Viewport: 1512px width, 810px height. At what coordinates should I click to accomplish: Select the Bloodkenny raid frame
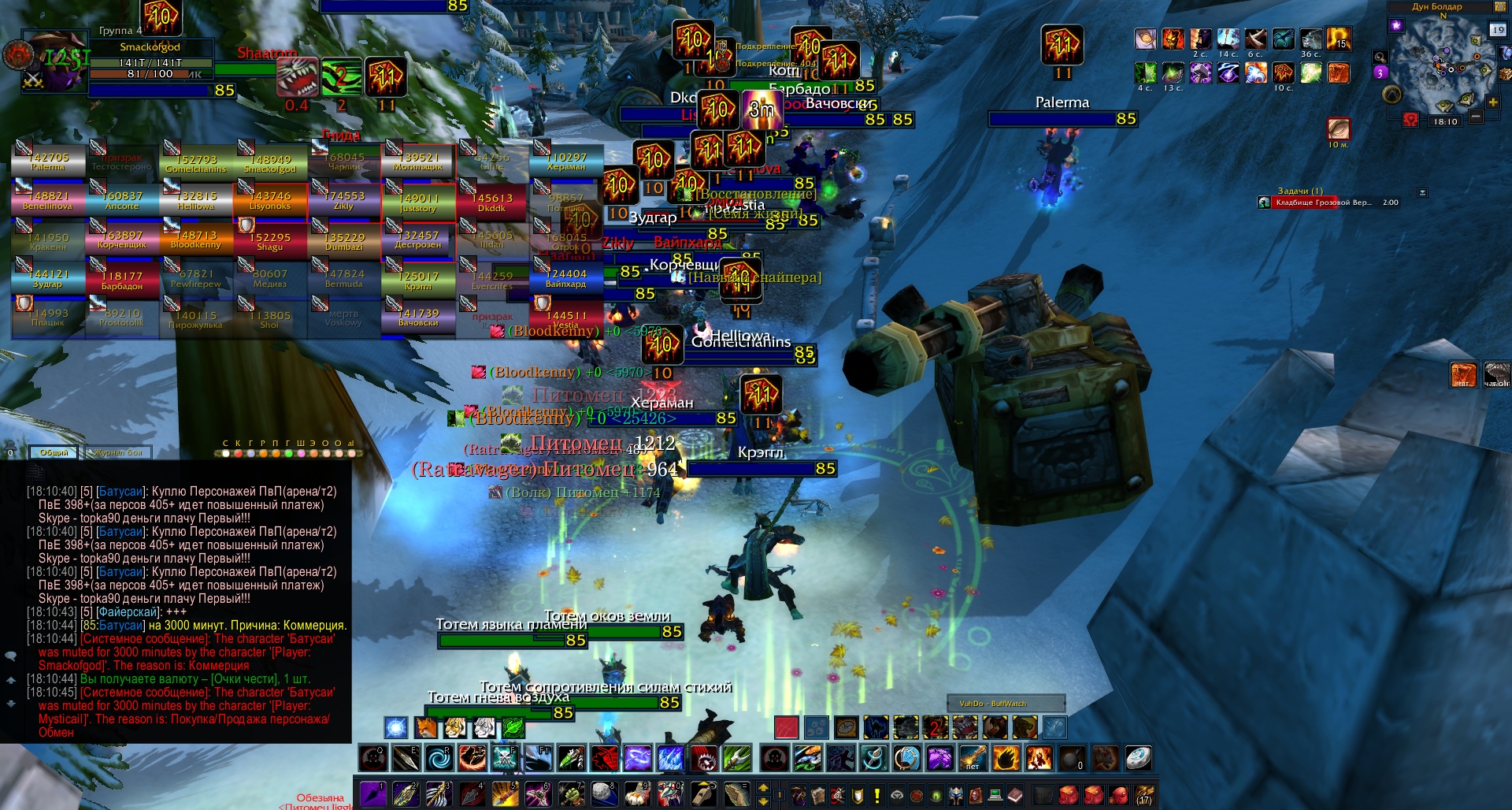(196, 240)
